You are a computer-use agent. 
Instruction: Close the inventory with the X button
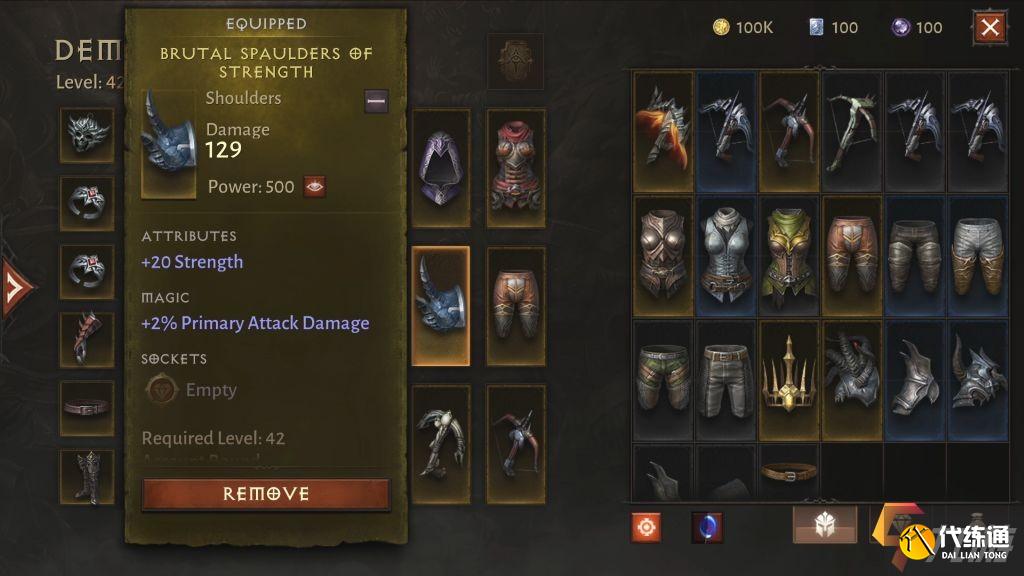coord(990,27)
